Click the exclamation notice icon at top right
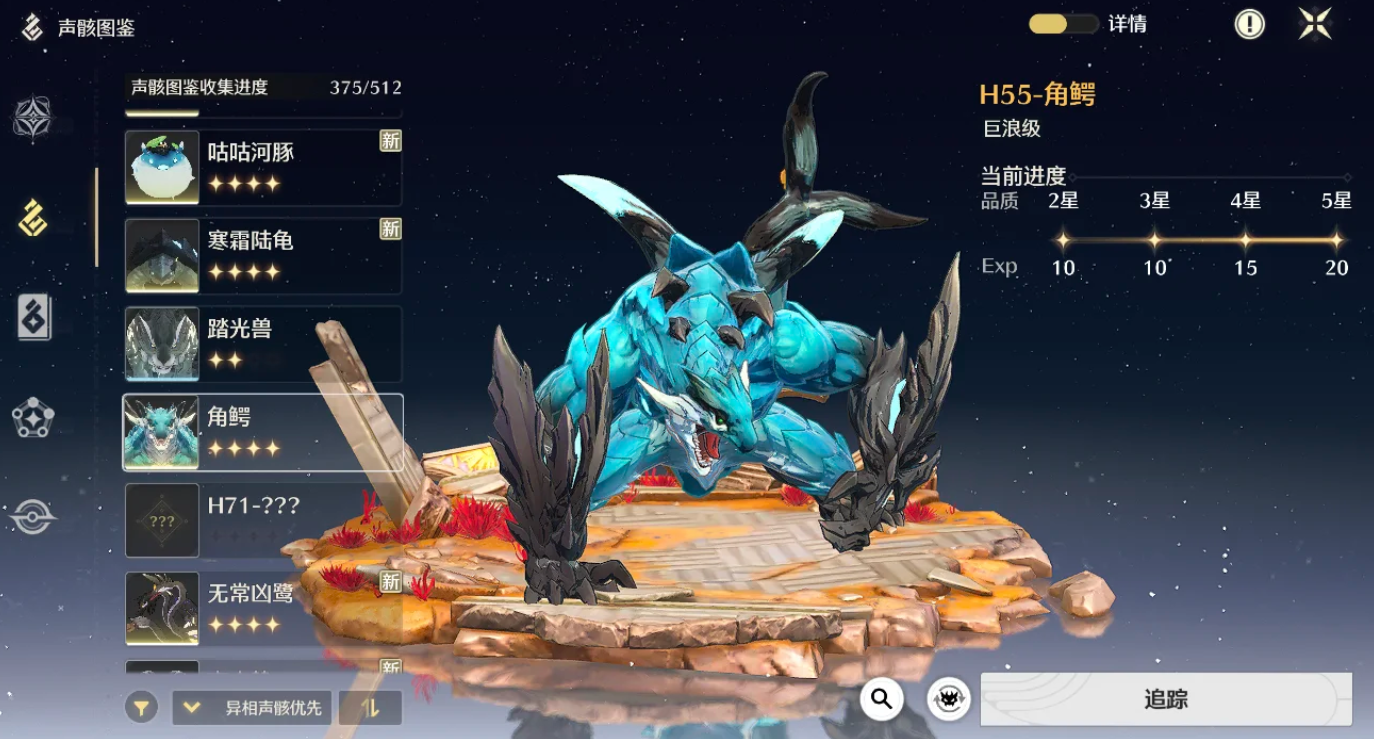 [1248, 24]
